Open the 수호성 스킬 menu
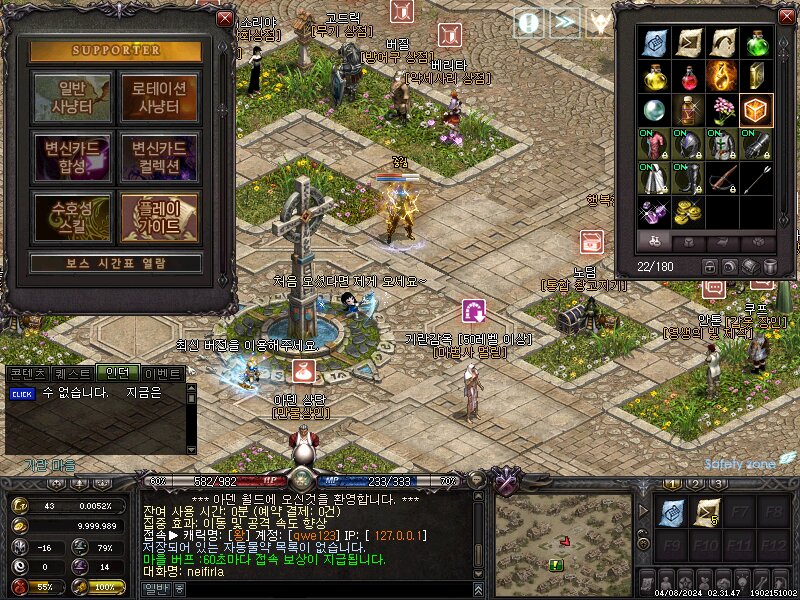The image size is (800, 600). tap(72, 217)
